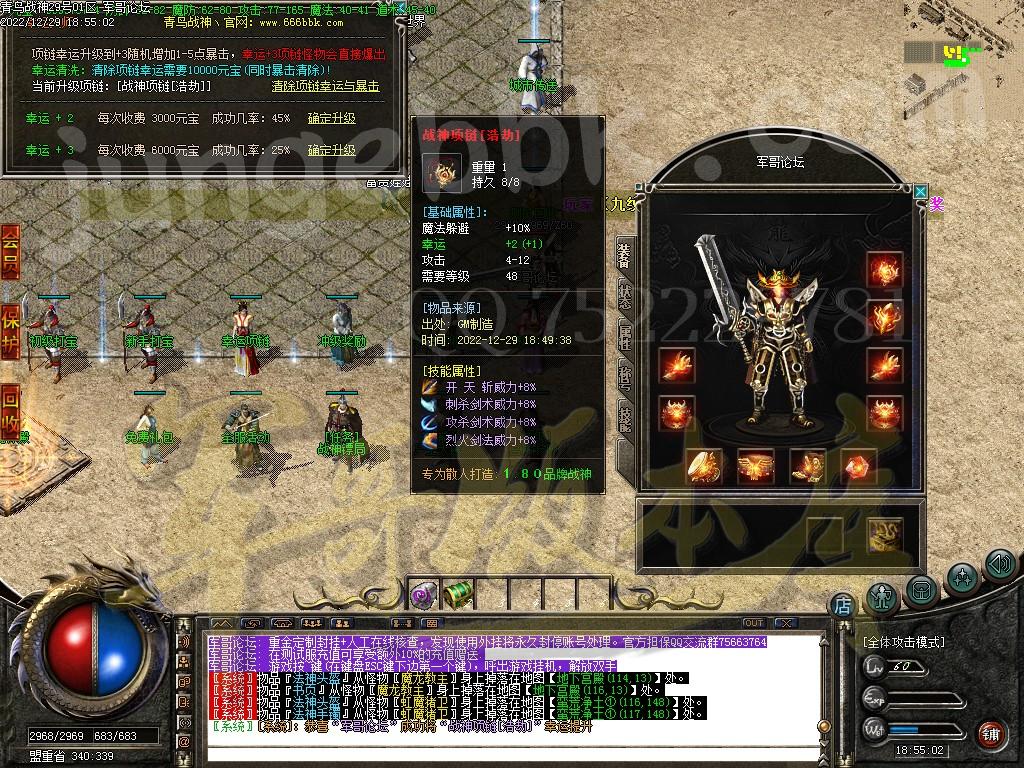Use the green treasure chest hotbar item

pyautogui.click(x=456, y=594)
